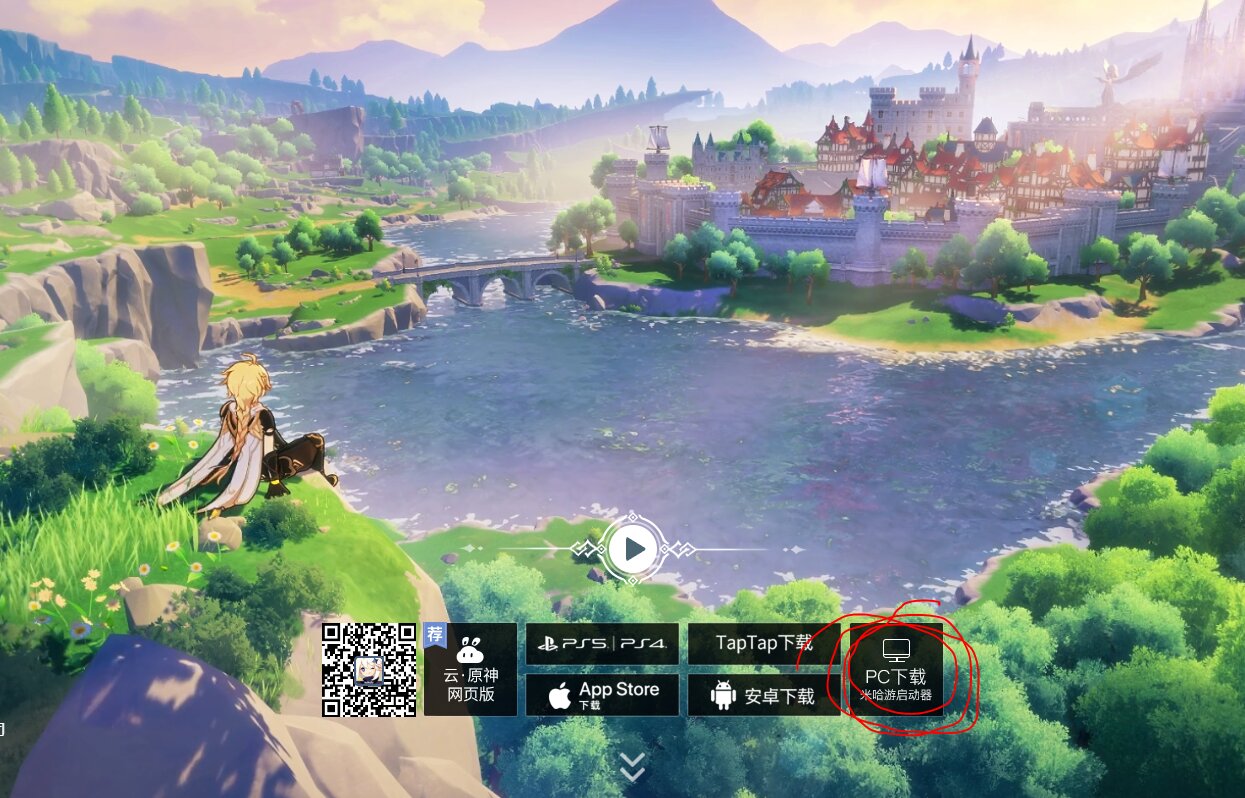
Task: Select the TapTap下载 button
Action: click(x=763, y=644)
